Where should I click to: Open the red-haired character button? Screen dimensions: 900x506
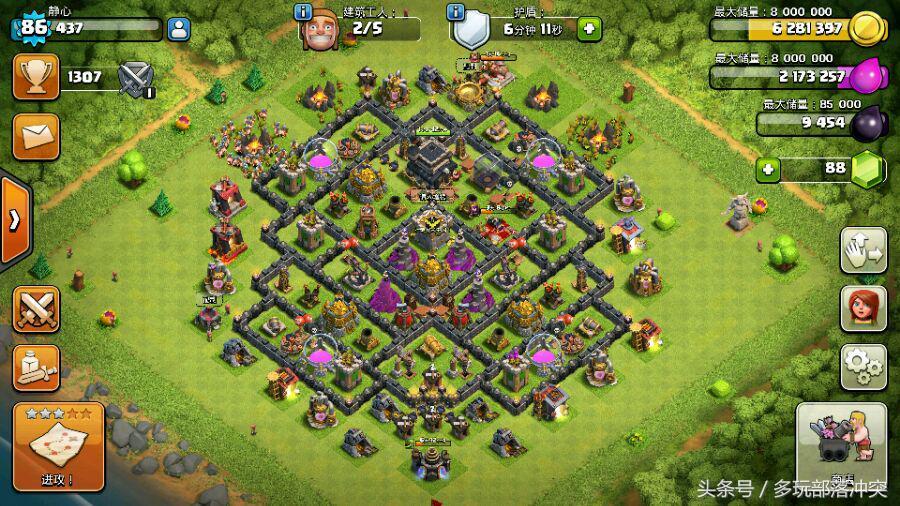[x=863, y=308]
